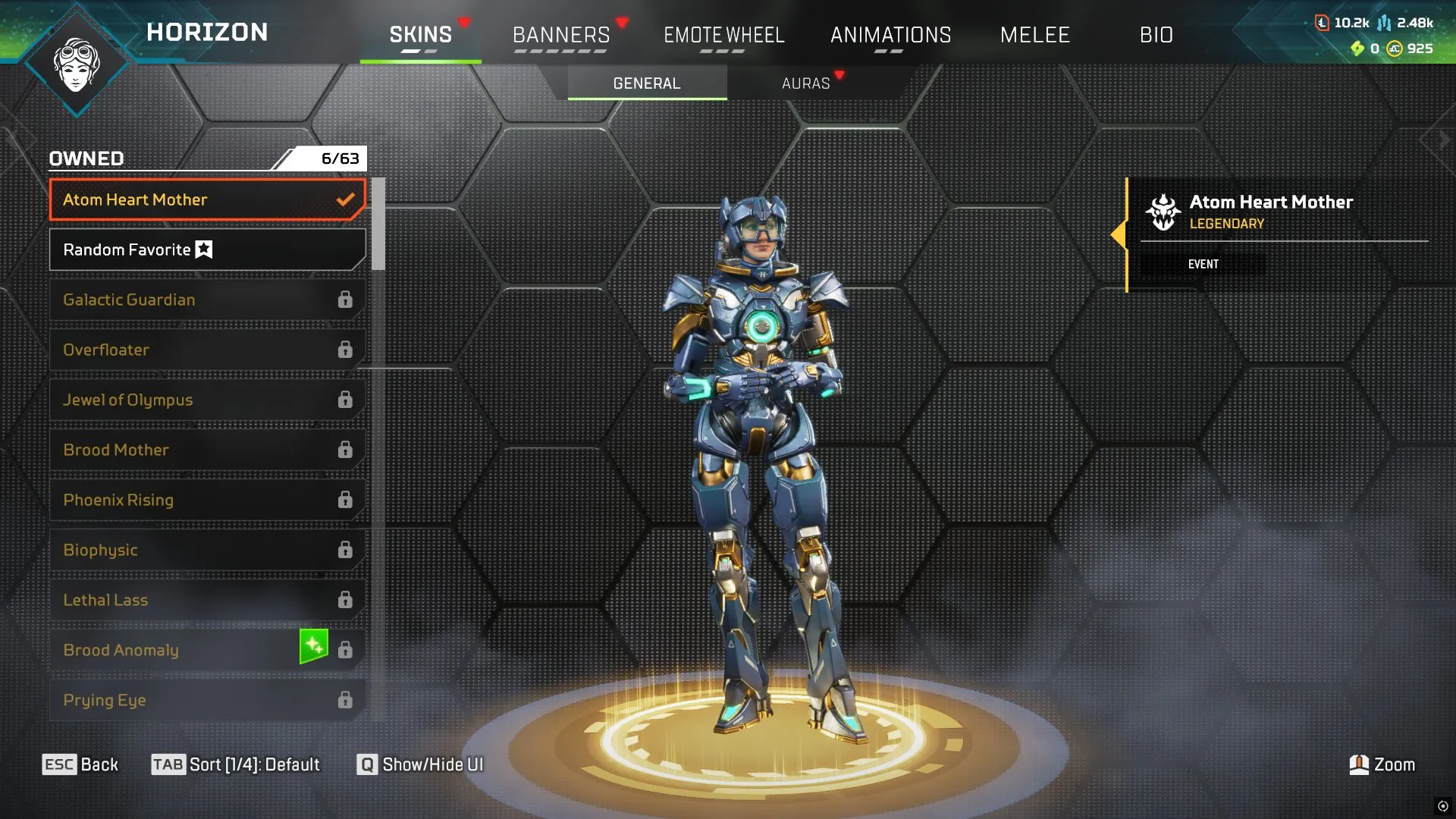Click the Legendary skin emblem beside Atom Heart Mother
The width and height of the screenshot is (1456, 819).
[x=1166, y=212]
